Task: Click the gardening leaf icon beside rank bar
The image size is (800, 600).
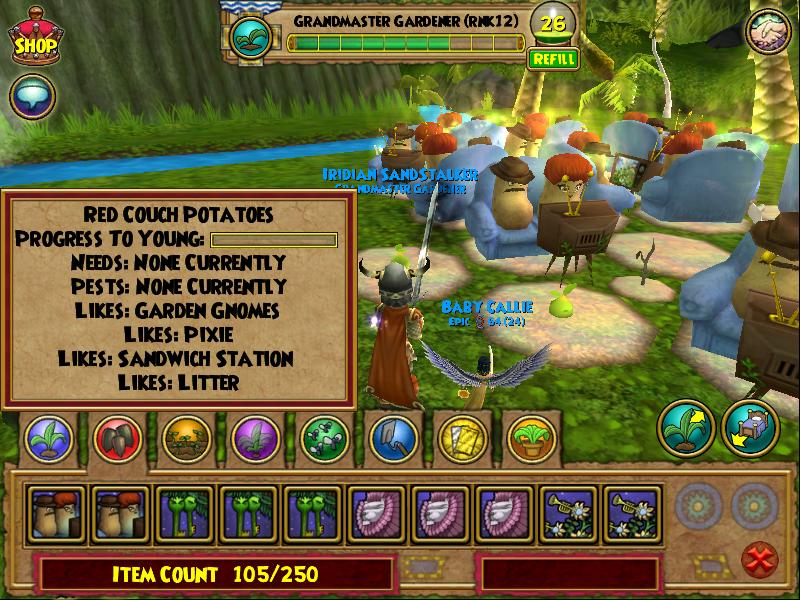Action: tap(250, 37)
